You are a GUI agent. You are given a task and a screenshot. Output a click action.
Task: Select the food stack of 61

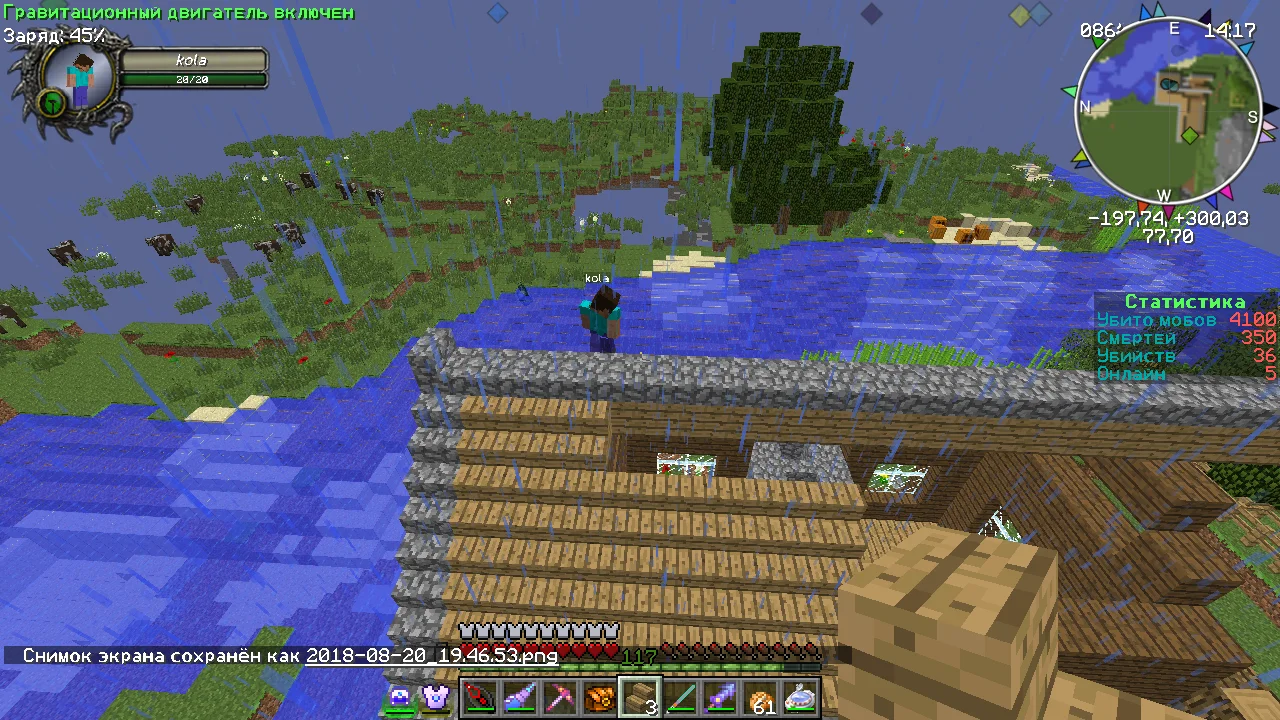760,697
